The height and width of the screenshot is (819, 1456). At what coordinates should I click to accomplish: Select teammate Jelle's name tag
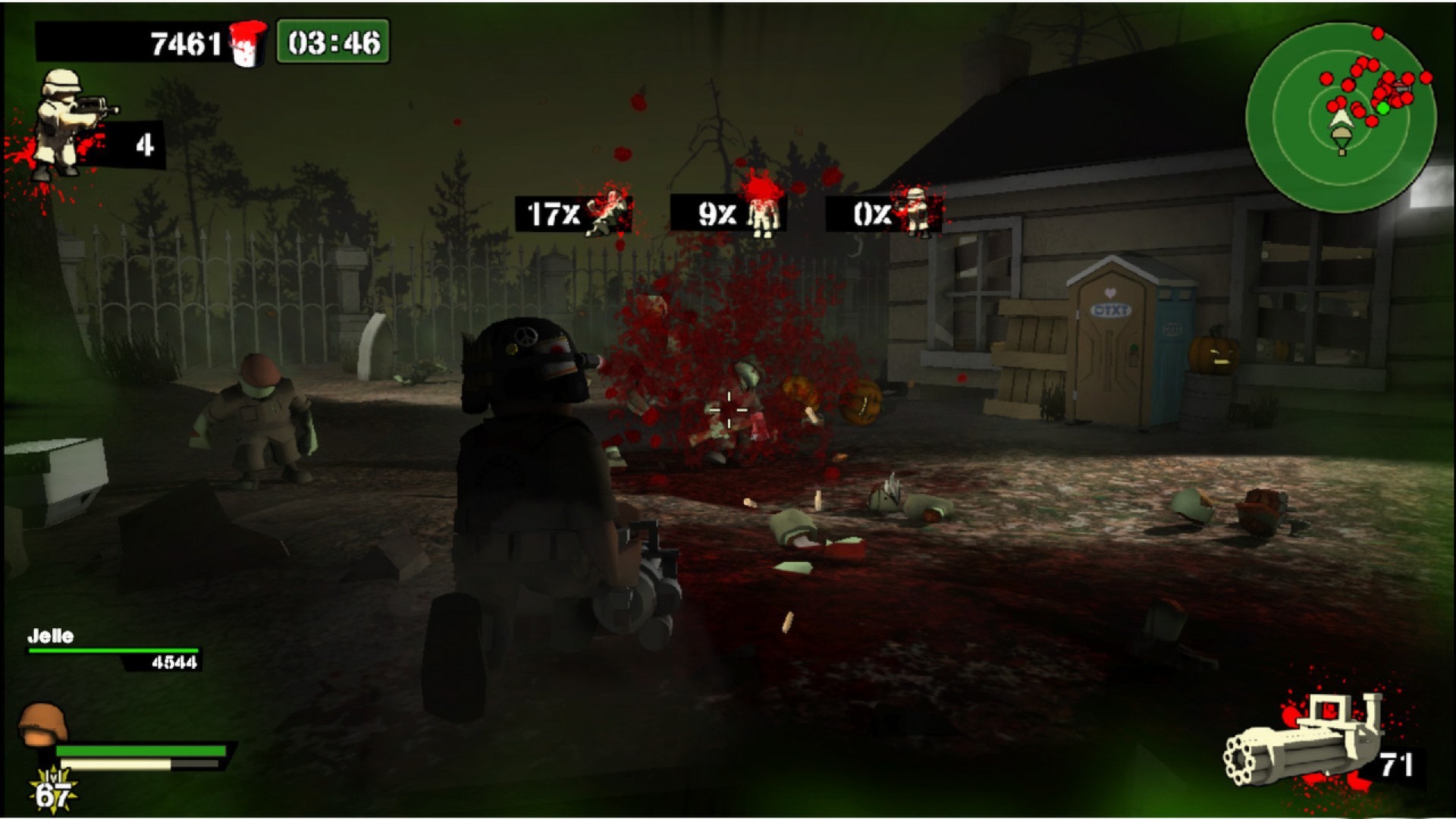click(51, 636)
